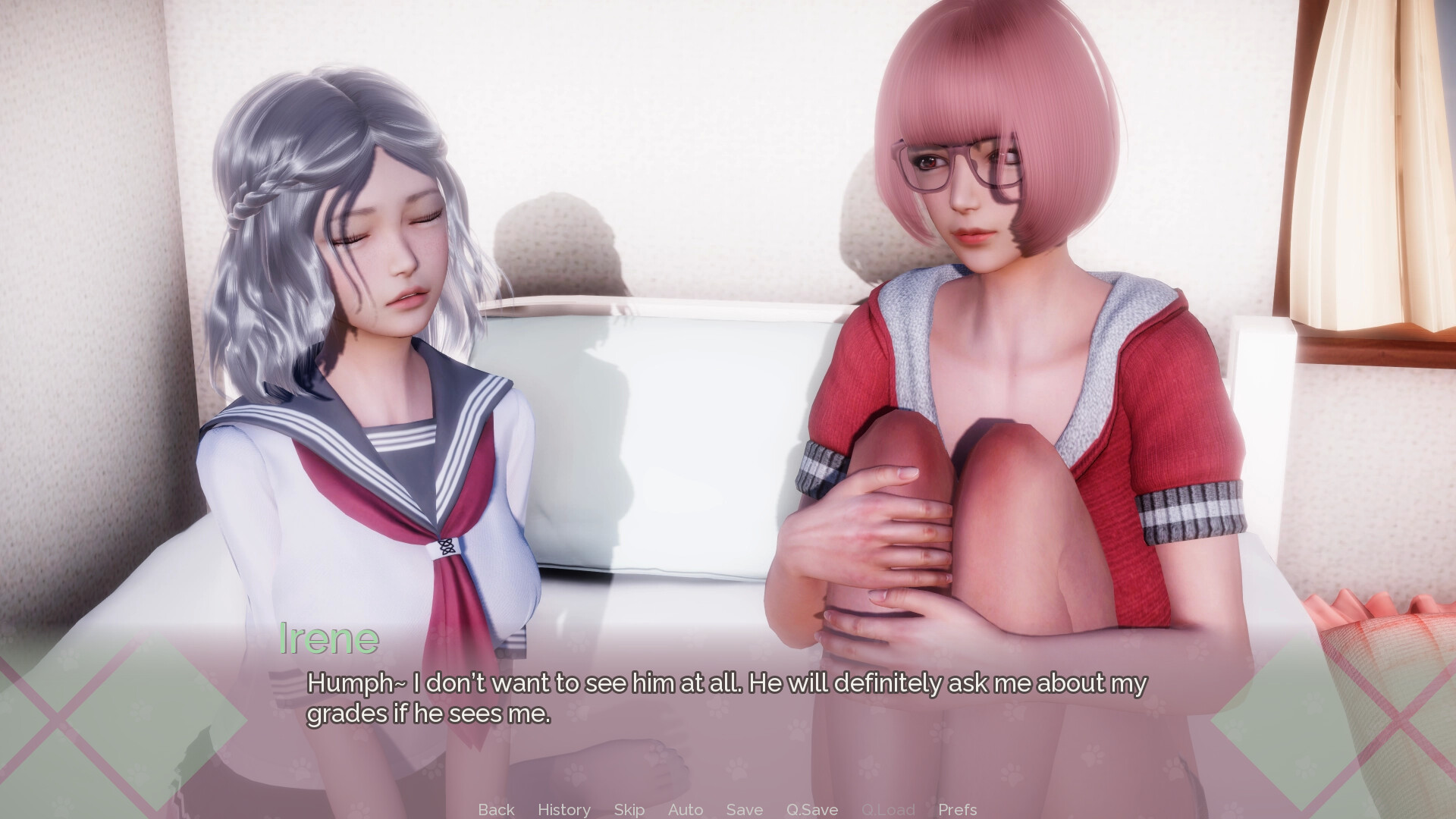Image resolution: width=1456 pixels, height=819 pixels.
Task: Select Save from the quick menu bar
Action: tap(744, 809)
